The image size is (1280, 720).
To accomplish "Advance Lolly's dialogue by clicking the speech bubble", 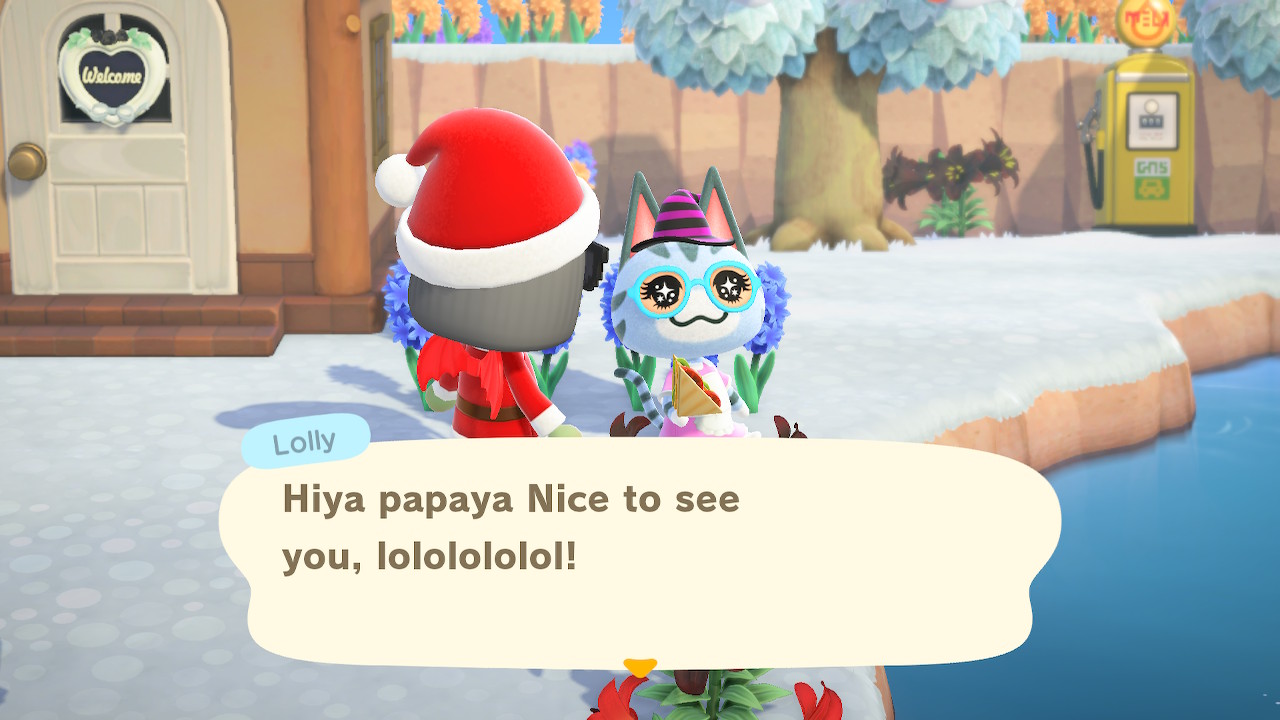I will coord(640,552).
